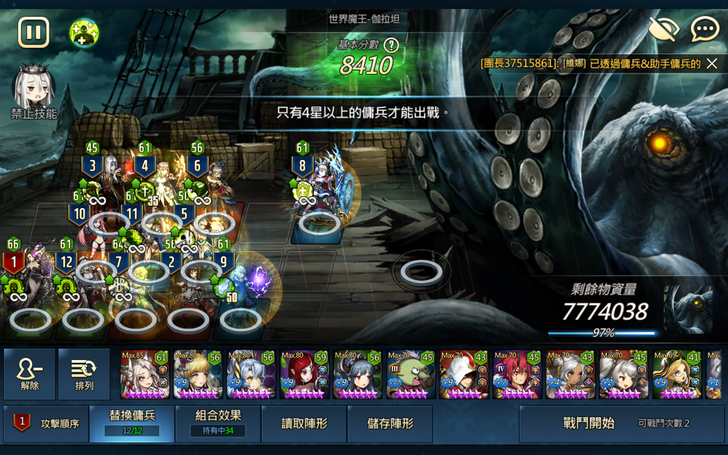
Task: Toggle the crossed-out eye visibility icon
Action: 662,29
